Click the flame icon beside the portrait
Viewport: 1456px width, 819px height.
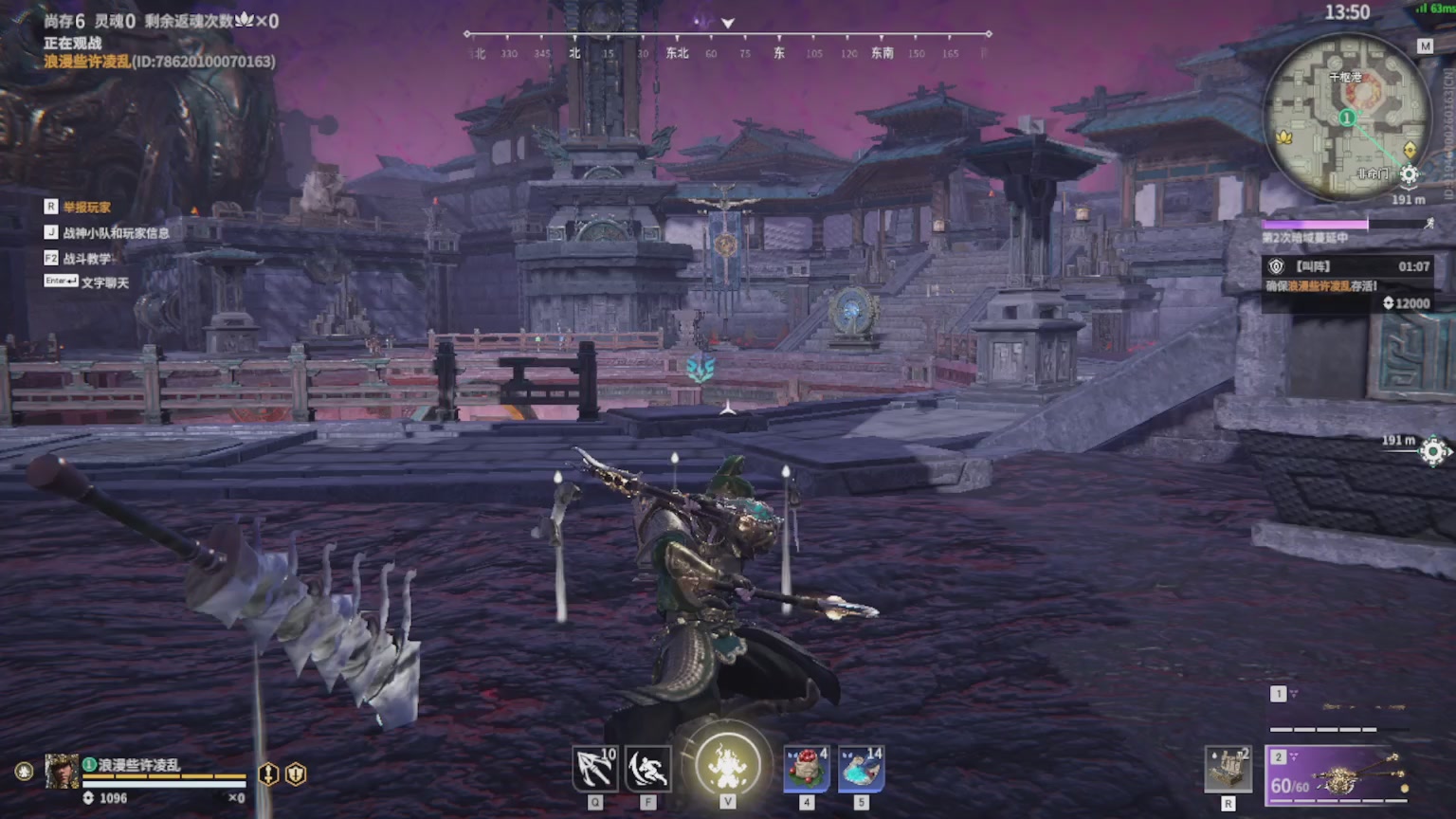point(24,772)
